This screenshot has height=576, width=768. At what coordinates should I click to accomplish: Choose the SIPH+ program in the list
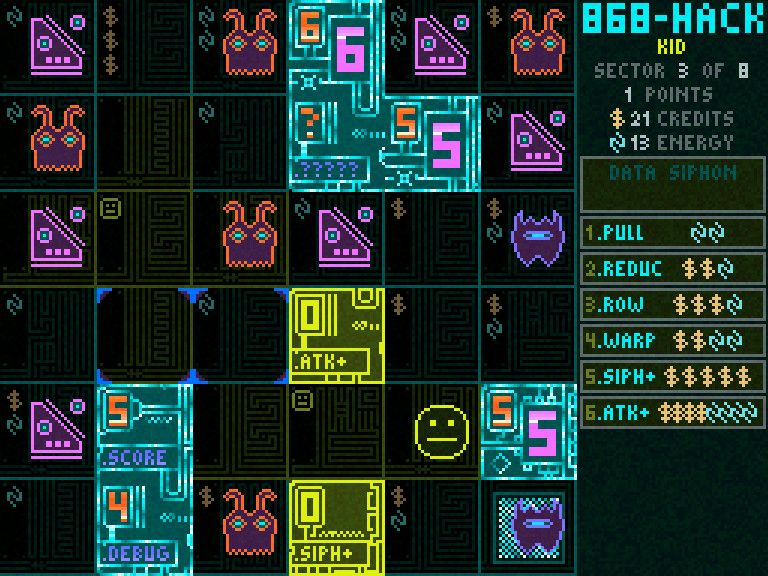tap(673, 377)
